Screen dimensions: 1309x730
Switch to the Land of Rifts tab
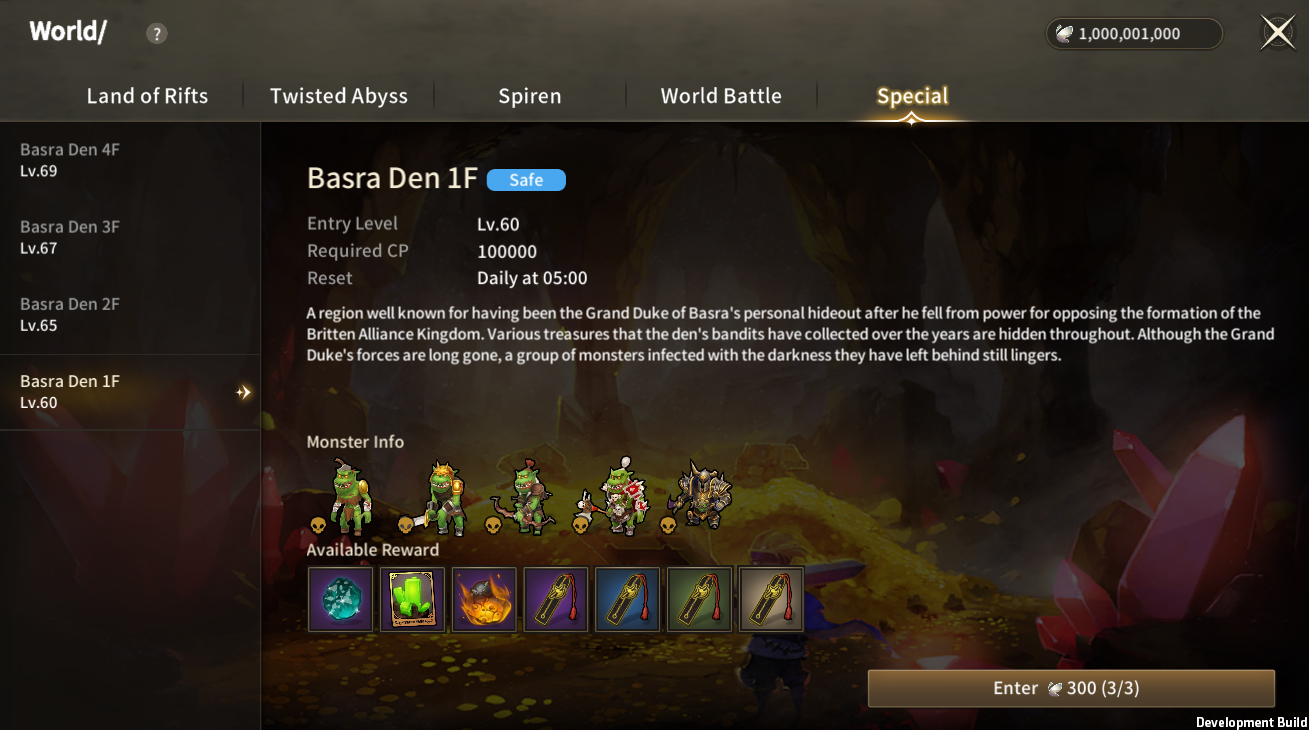coord(147,96)
